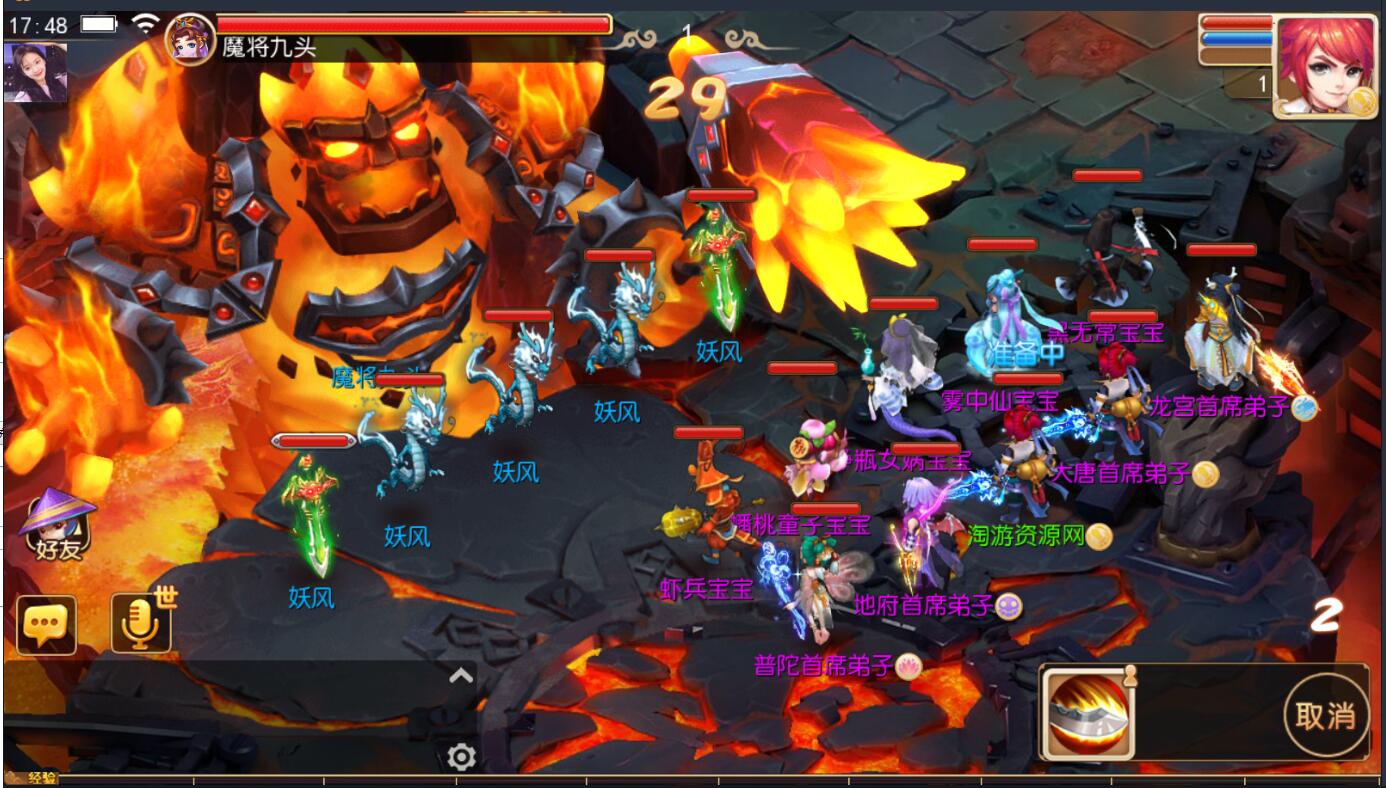The width and height of the screenshot is (1386, 788).
Task: Expand the chat panel with the up arrow
Action: 461,676
